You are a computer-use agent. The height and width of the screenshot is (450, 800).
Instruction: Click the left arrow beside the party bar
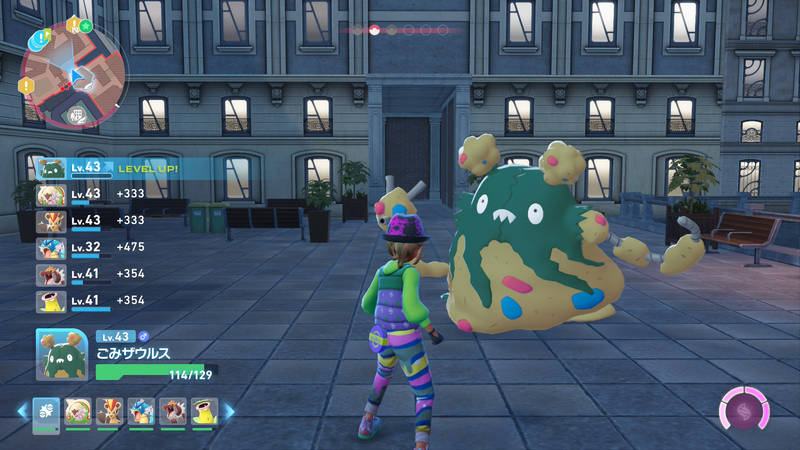pyautogui.click(x=21, y=411)
